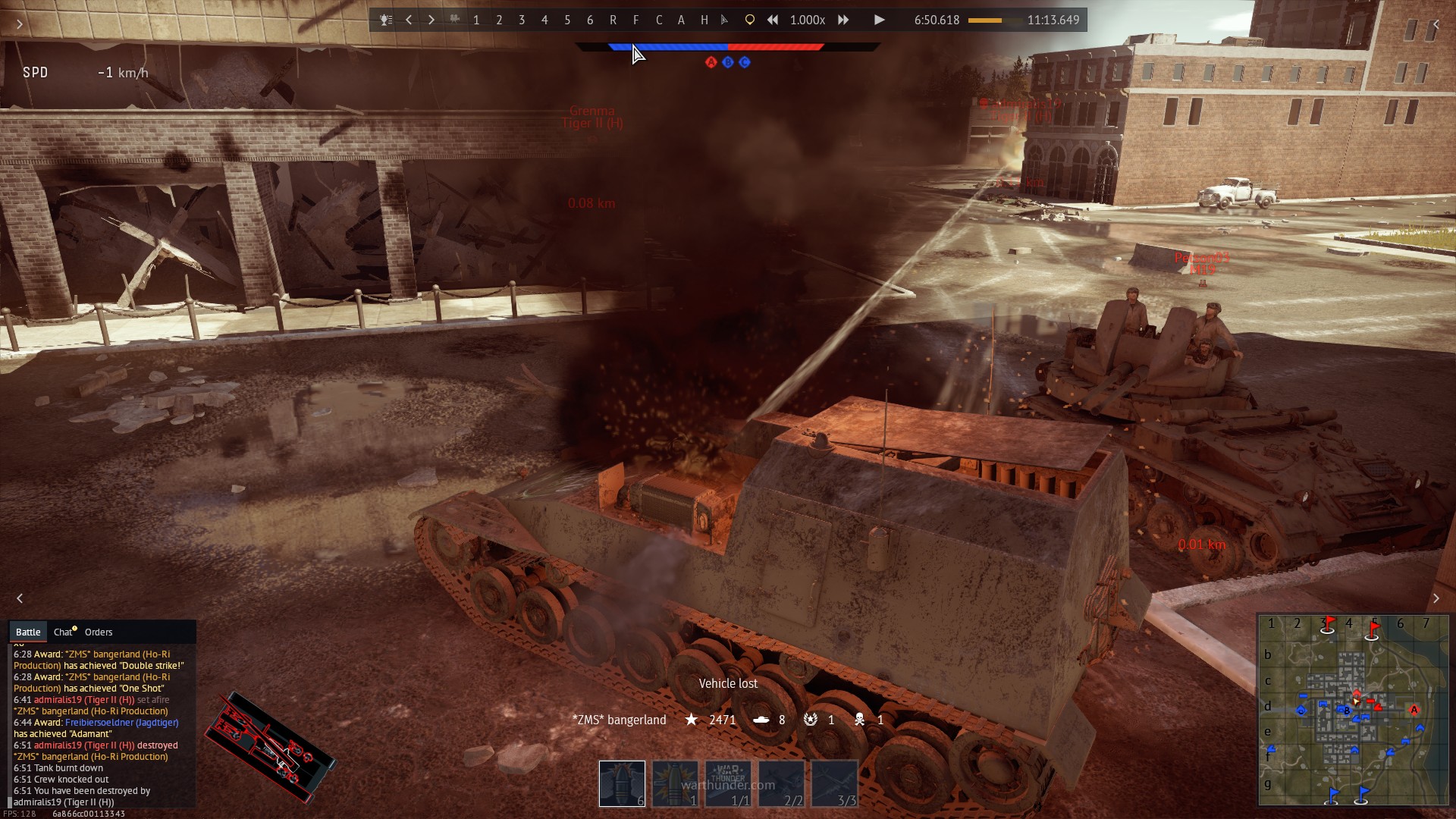
Task: Toggle the H hide-HUD option
Action: (704, 20)
